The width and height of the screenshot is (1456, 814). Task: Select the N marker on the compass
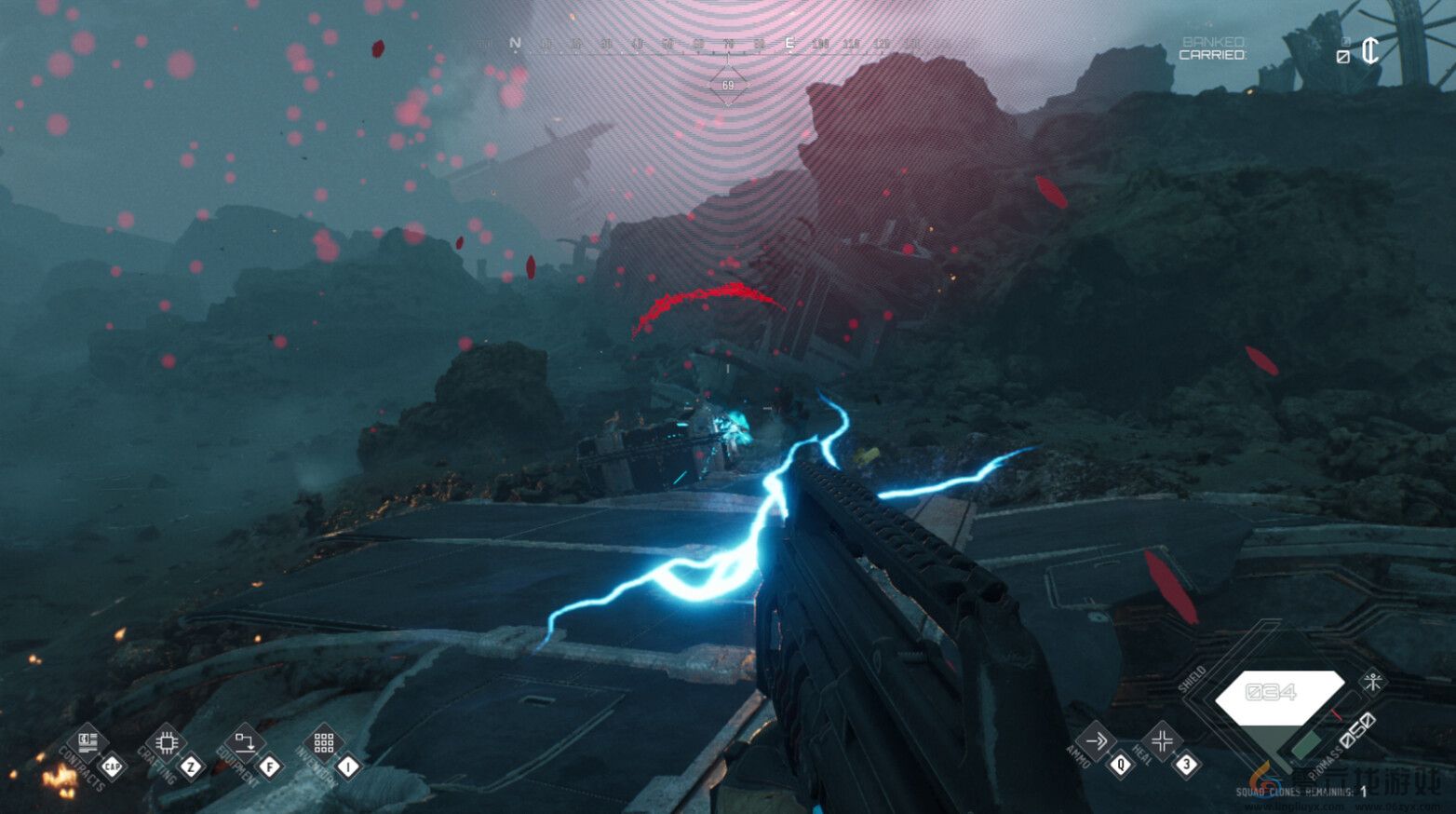[x=513, y=42]
